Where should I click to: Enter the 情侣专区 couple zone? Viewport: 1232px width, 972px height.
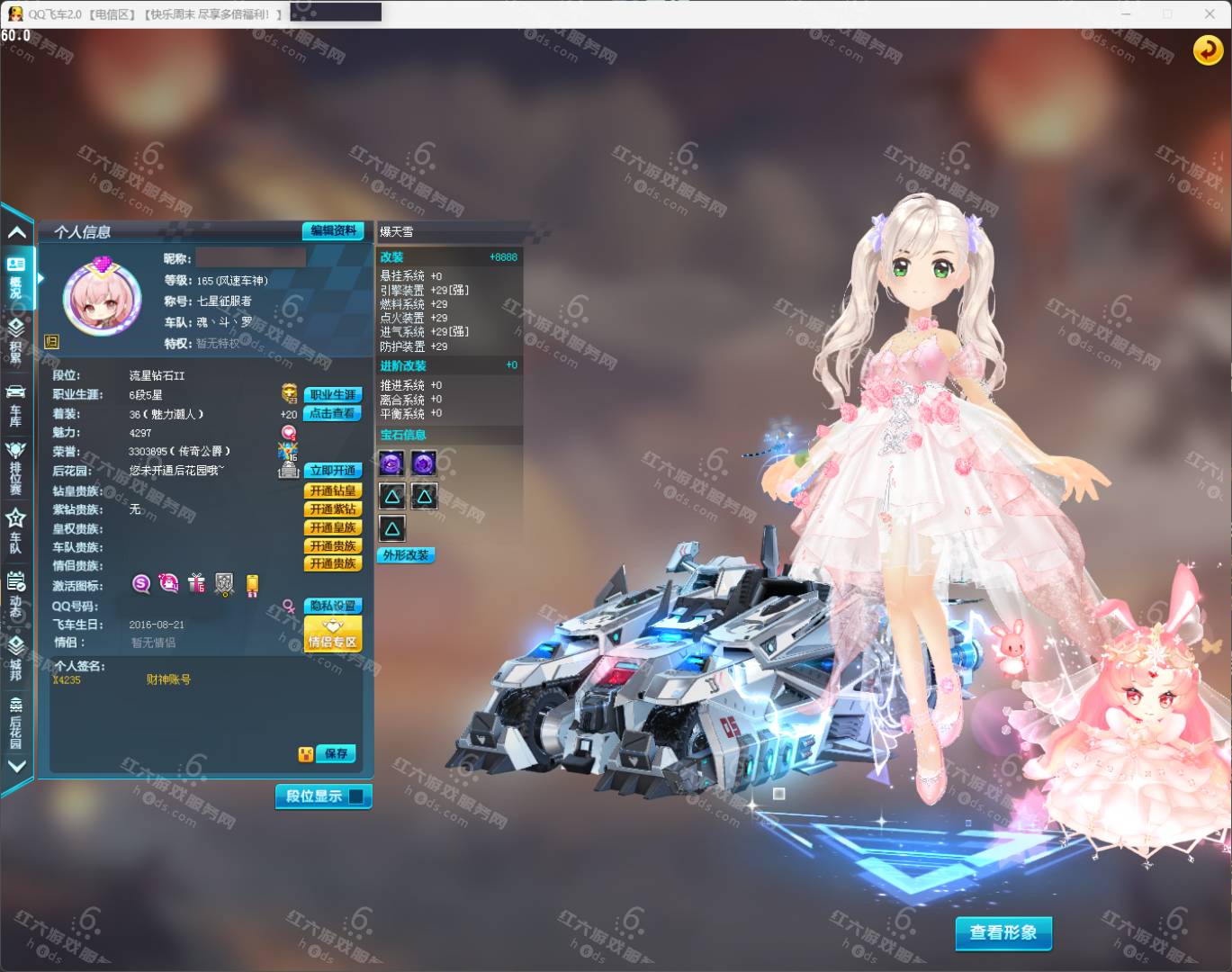[334, 634]
